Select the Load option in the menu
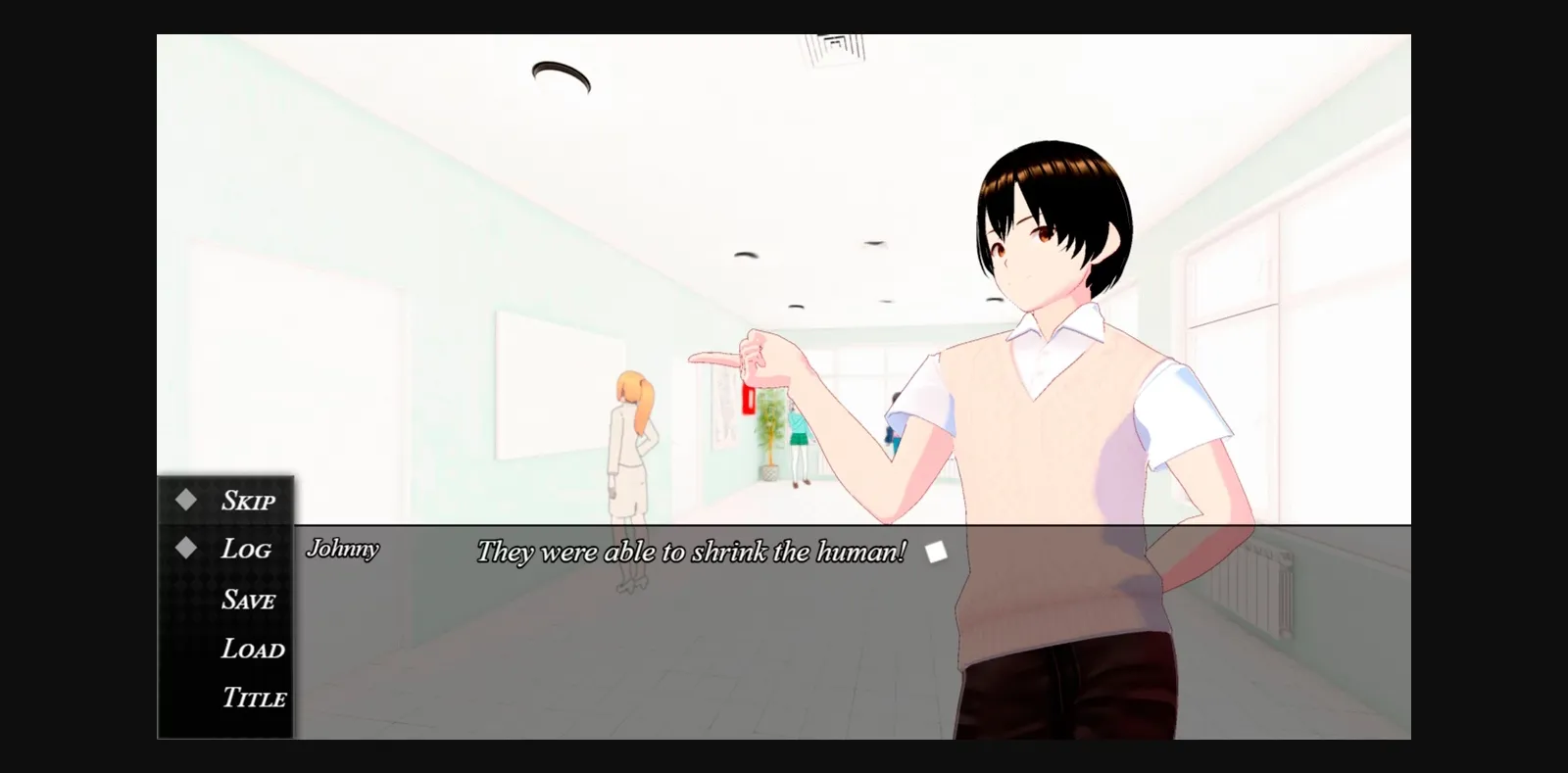Image resolution: width=1568 pixels, height=773 pixels. tap(252, 650)
